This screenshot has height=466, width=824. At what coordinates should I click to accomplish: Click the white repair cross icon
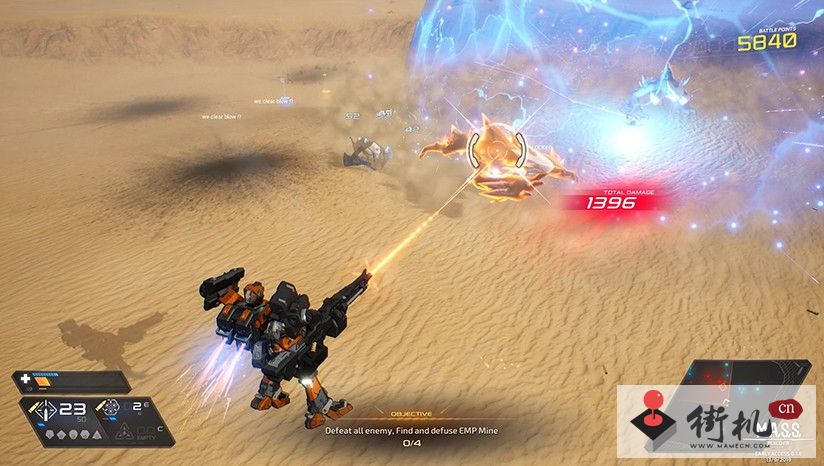click(x=24, y=380)
